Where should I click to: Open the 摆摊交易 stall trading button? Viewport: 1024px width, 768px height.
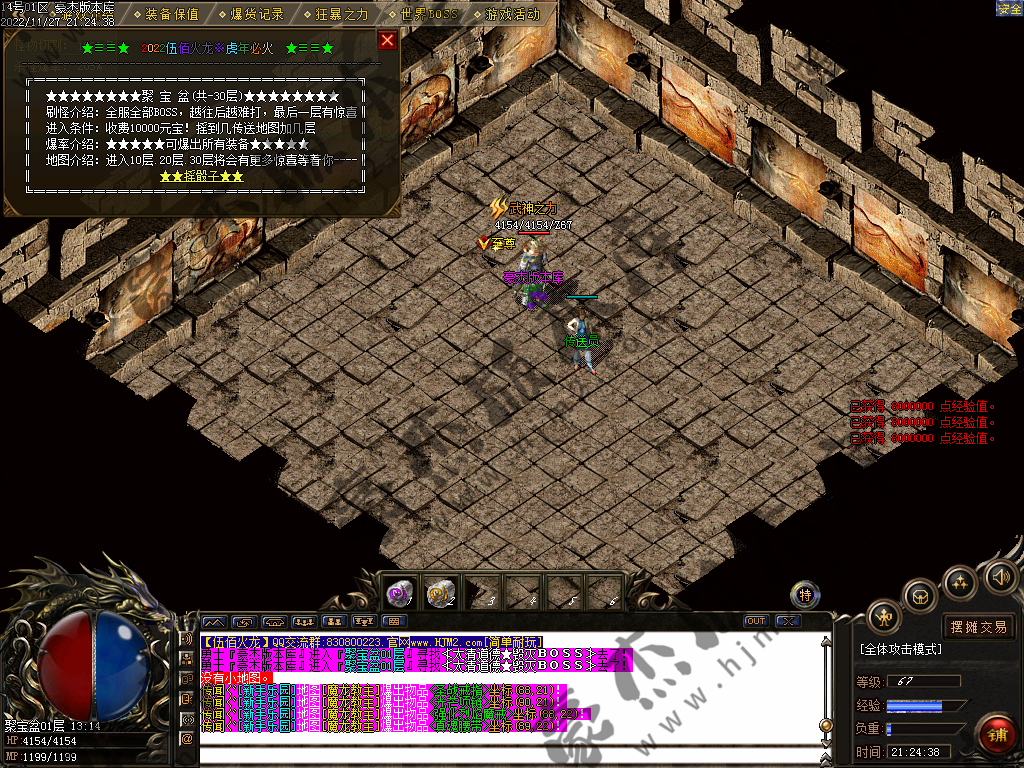point(978,627)
